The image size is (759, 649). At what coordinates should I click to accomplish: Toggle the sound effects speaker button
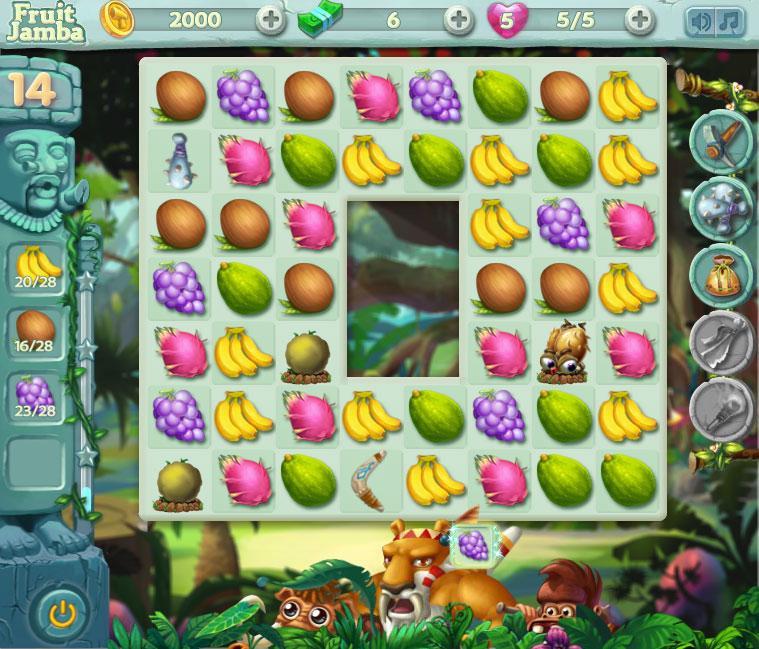pyautogui.click(x=701, y=21)
